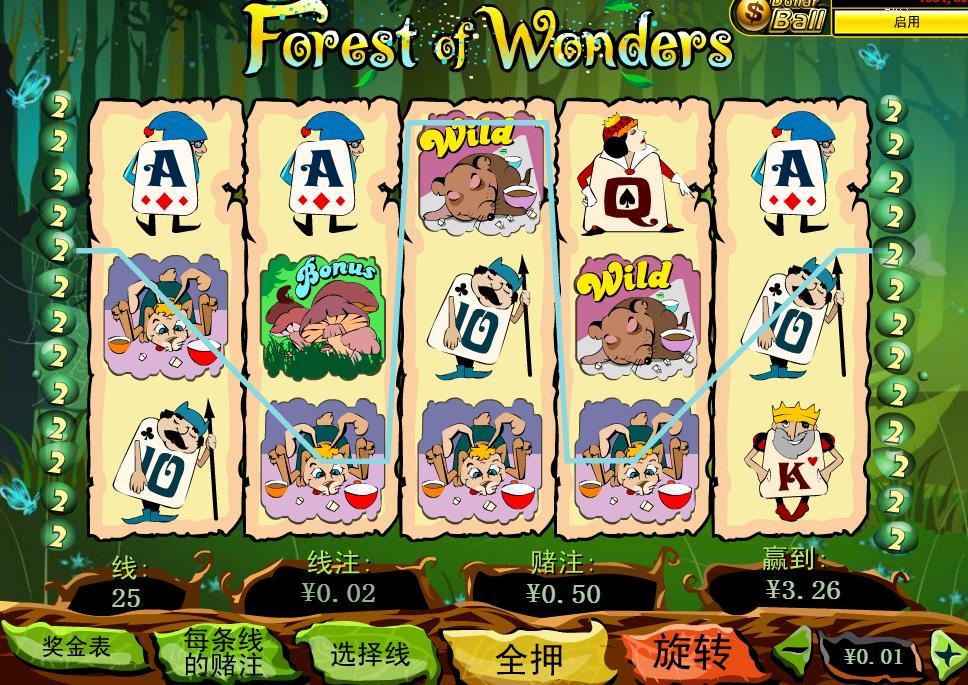
Task: Hit the yellow 全押 bet max button
Action: [x=529, y=657]
